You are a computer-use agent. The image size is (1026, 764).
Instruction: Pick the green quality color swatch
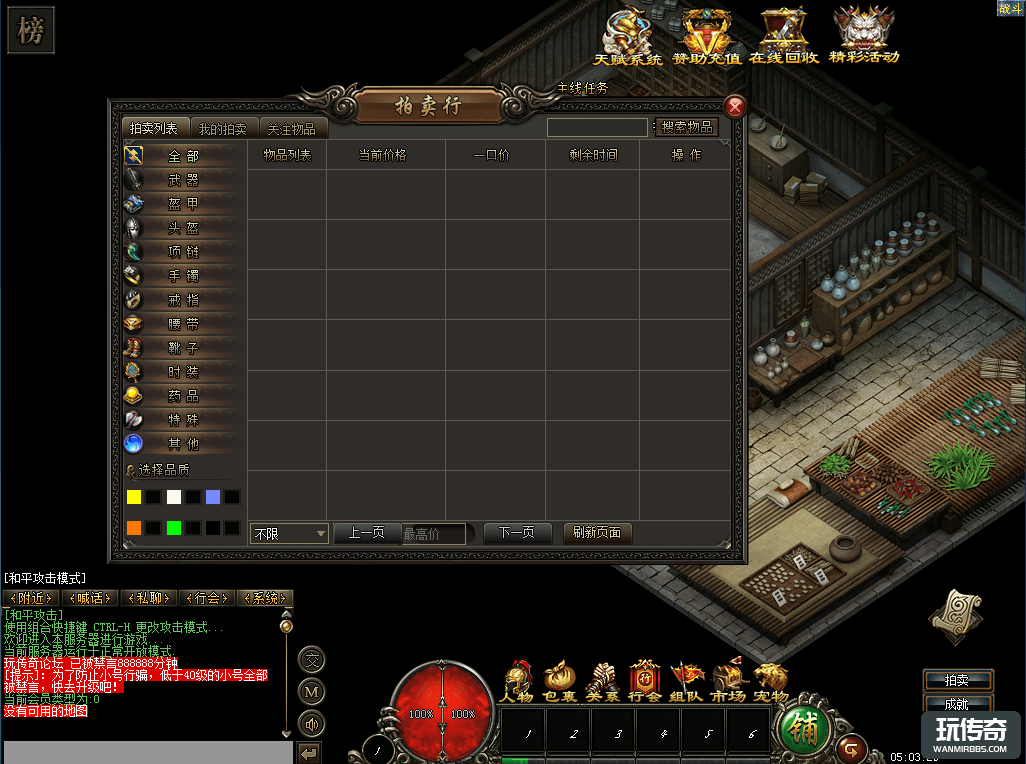(173, 527)
